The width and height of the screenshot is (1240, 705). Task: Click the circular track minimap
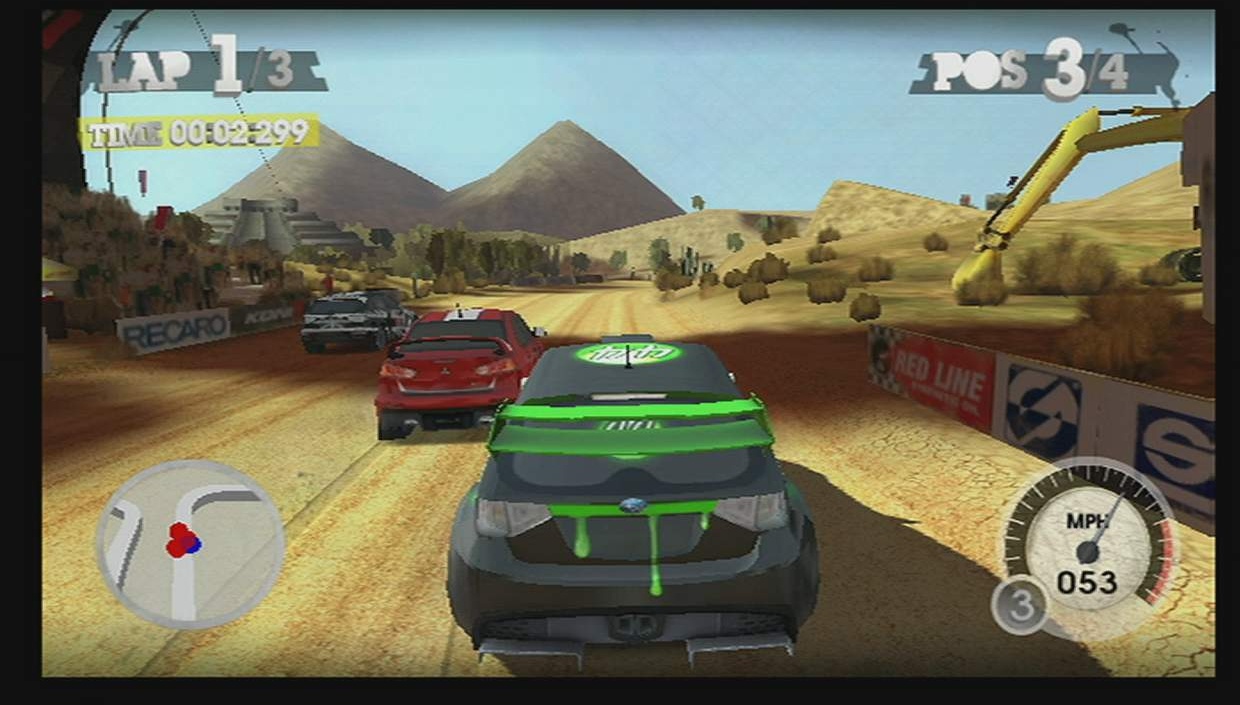coord(190,544)
